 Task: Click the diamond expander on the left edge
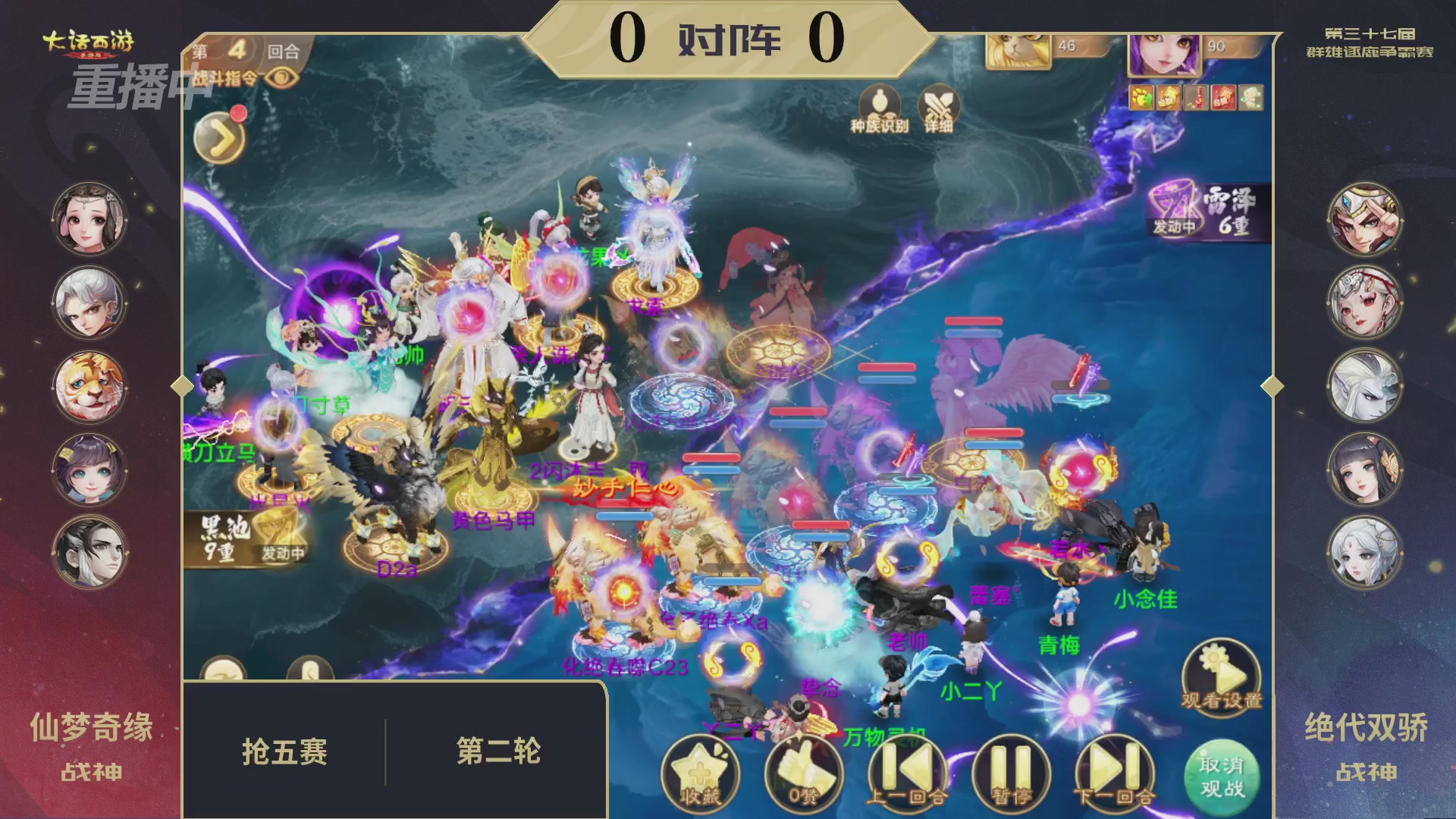[180, 385]
